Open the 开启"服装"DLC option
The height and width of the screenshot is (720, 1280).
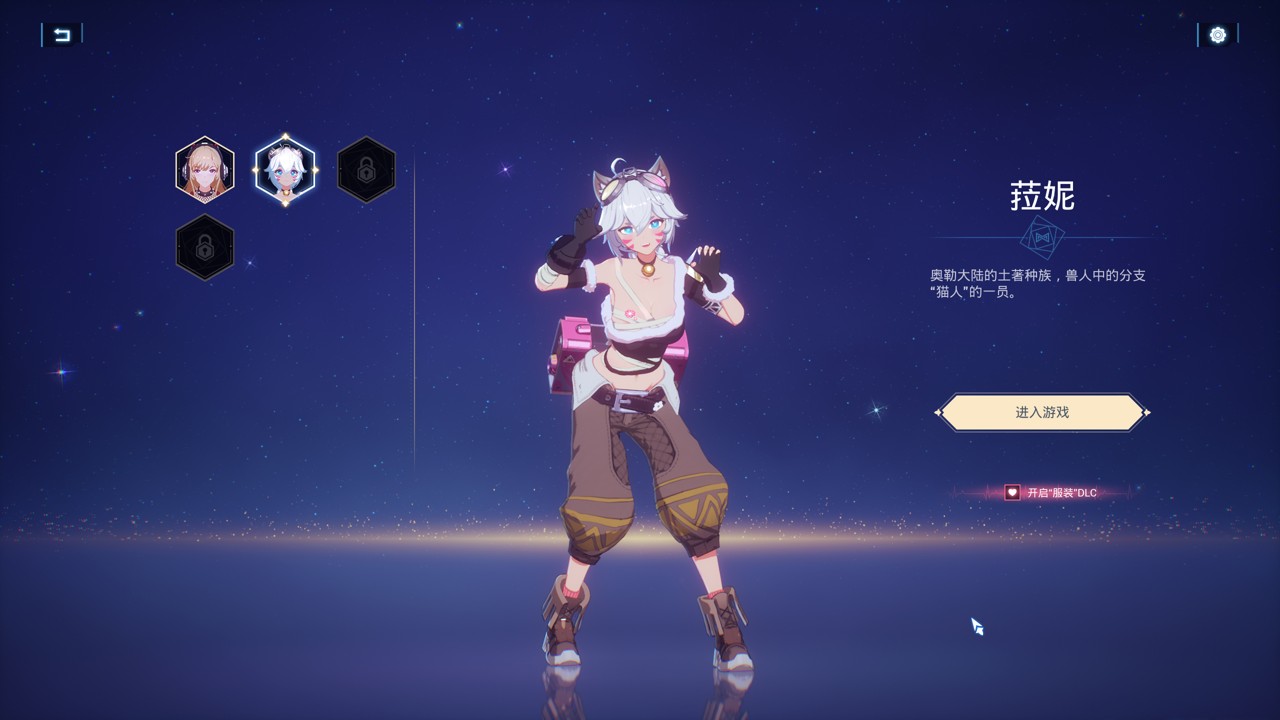(x=1051, y=493)
